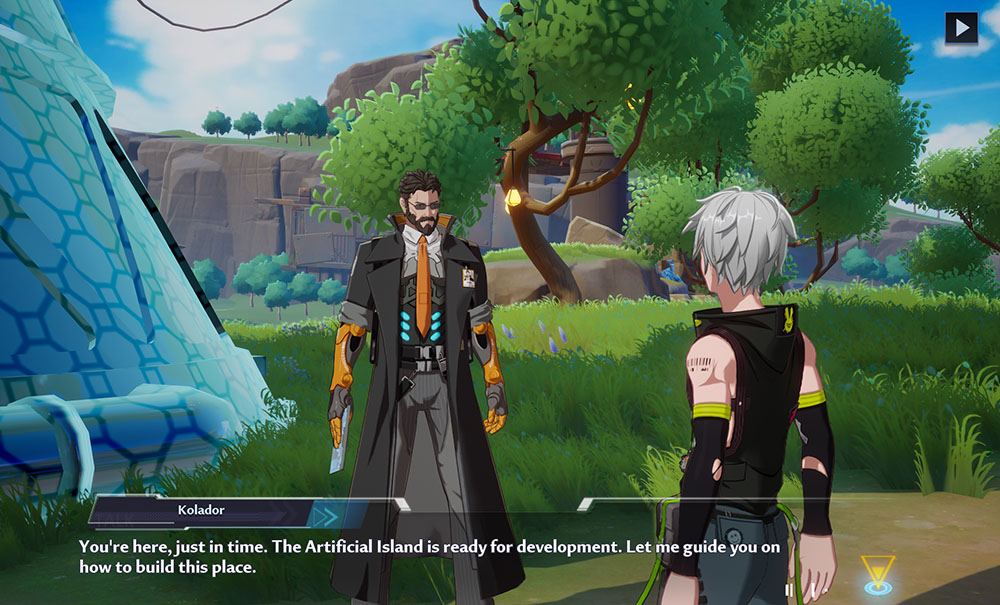The width and height of the screenshot is (1000, 605).
Task: Click the yellow triangle continue indicator
Action: (878, 573)
